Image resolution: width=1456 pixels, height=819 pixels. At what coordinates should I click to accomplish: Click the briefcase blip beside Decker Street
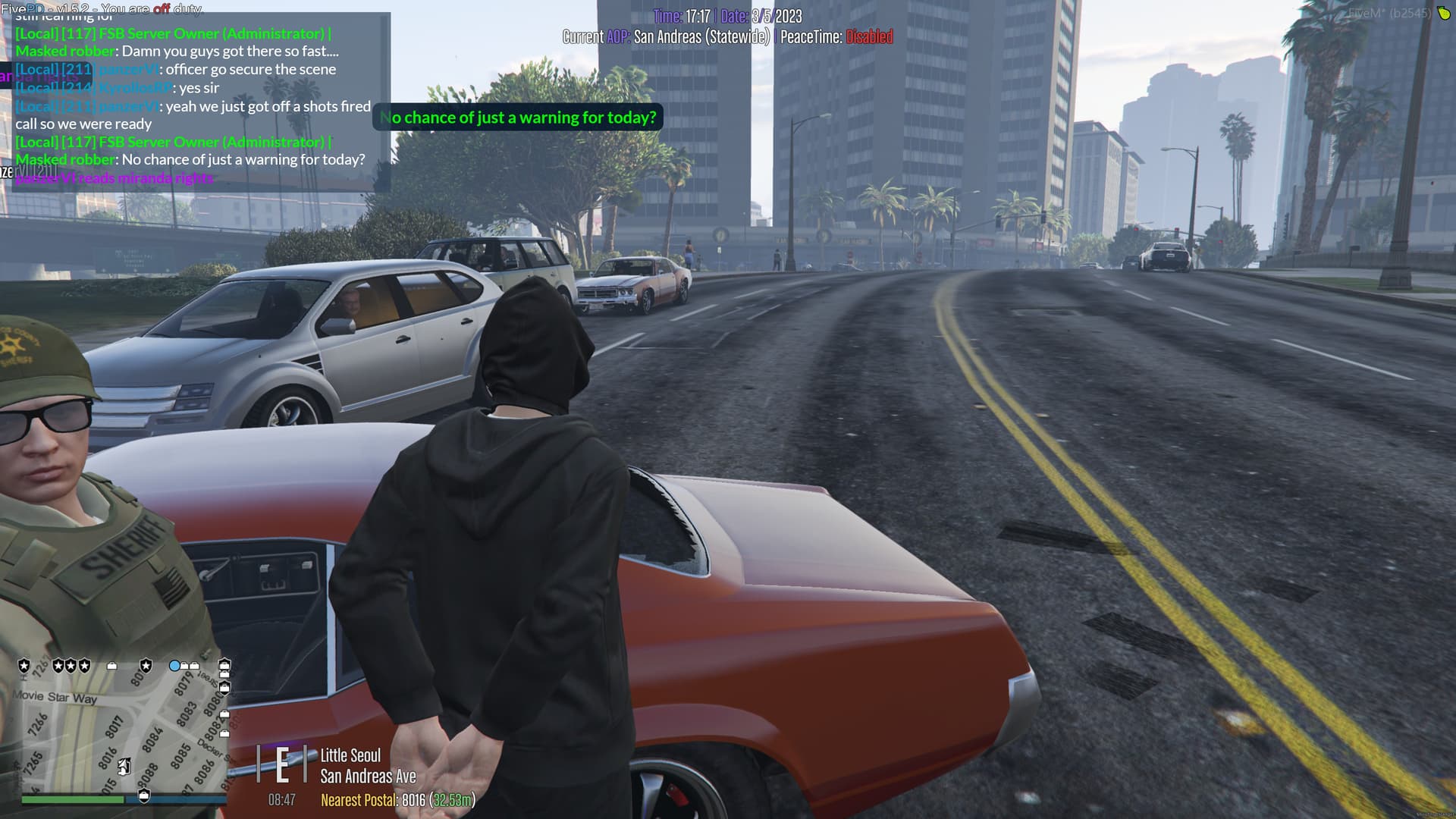(225, 733)
